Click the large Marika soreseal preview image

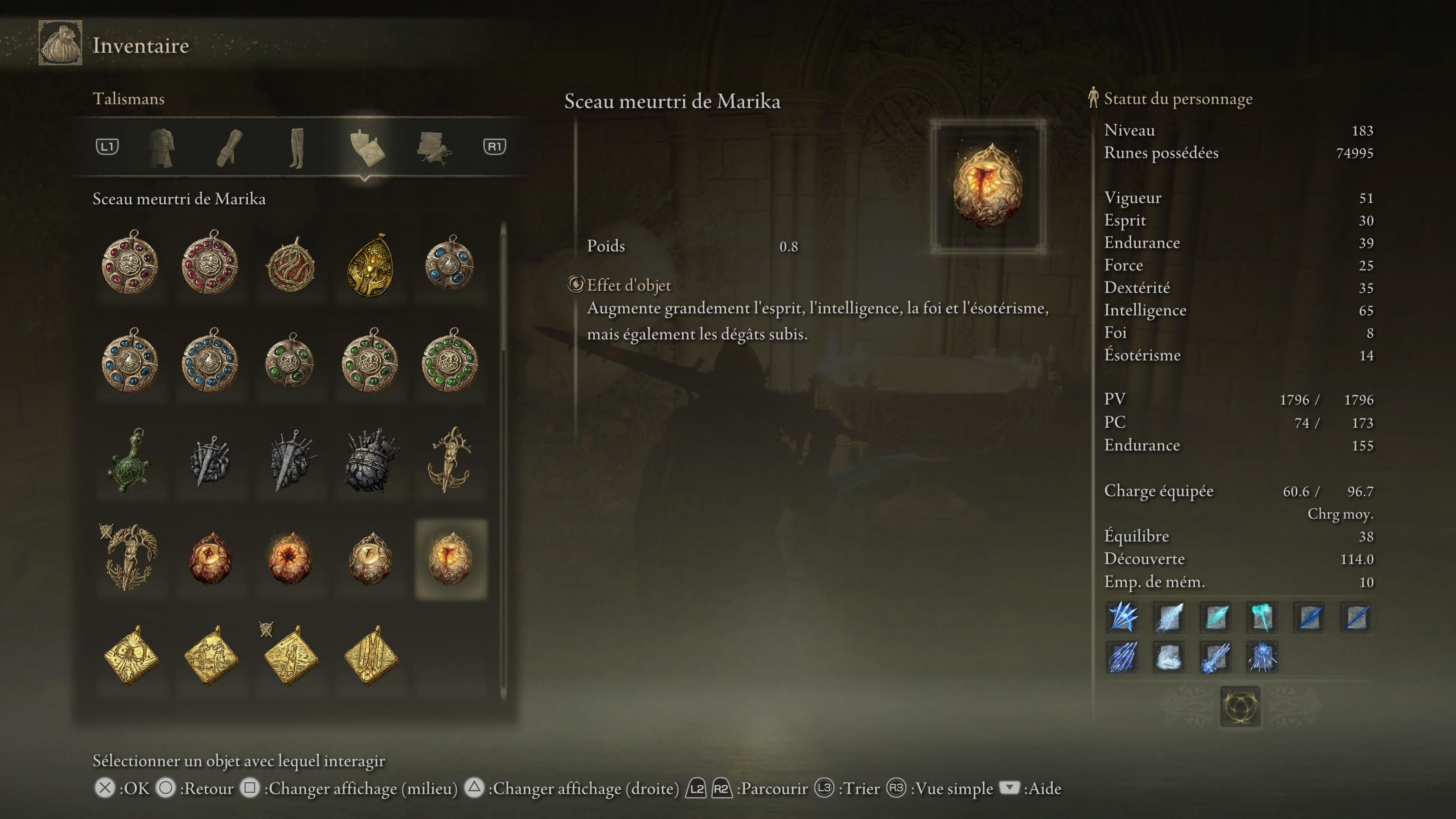pyautogui.click(x=987, y=186)
